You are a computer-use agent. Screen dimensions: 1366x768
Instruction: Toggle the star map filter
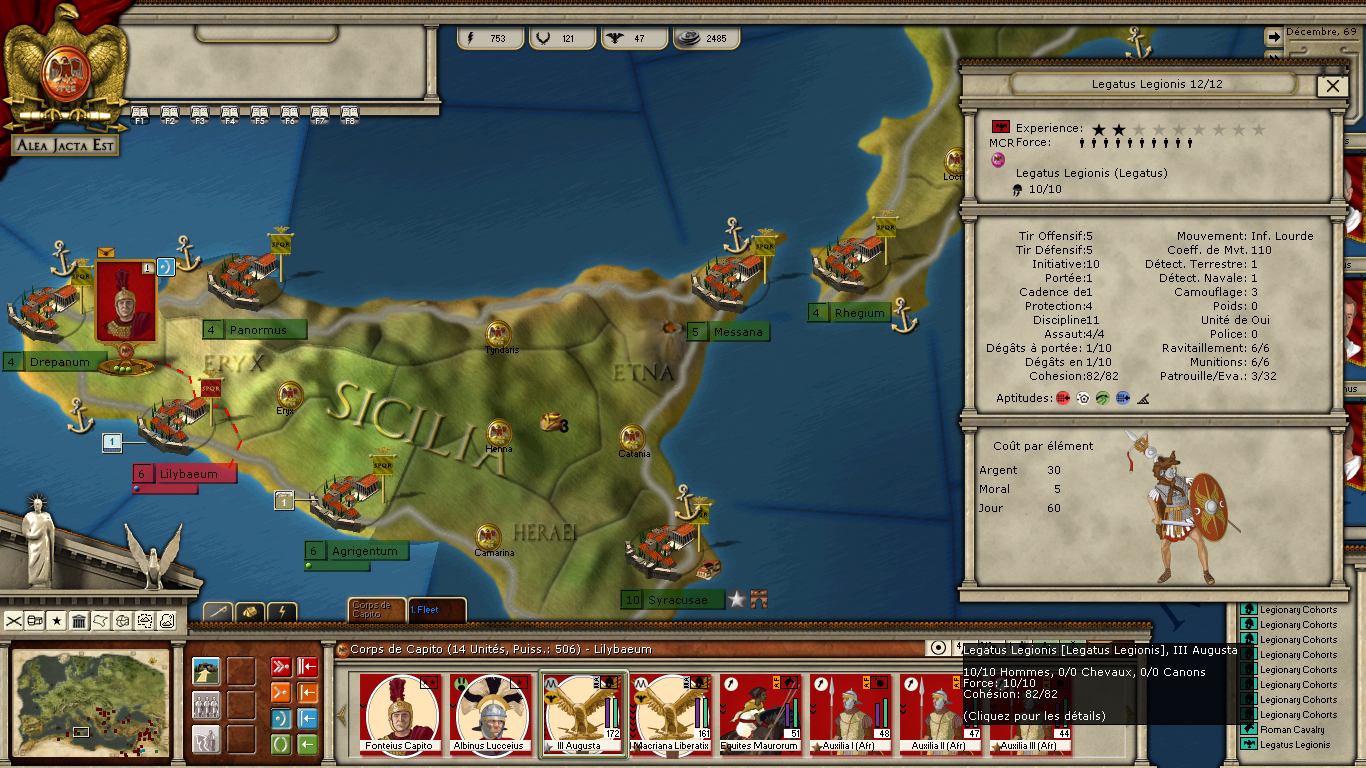(x=57, y=621)
